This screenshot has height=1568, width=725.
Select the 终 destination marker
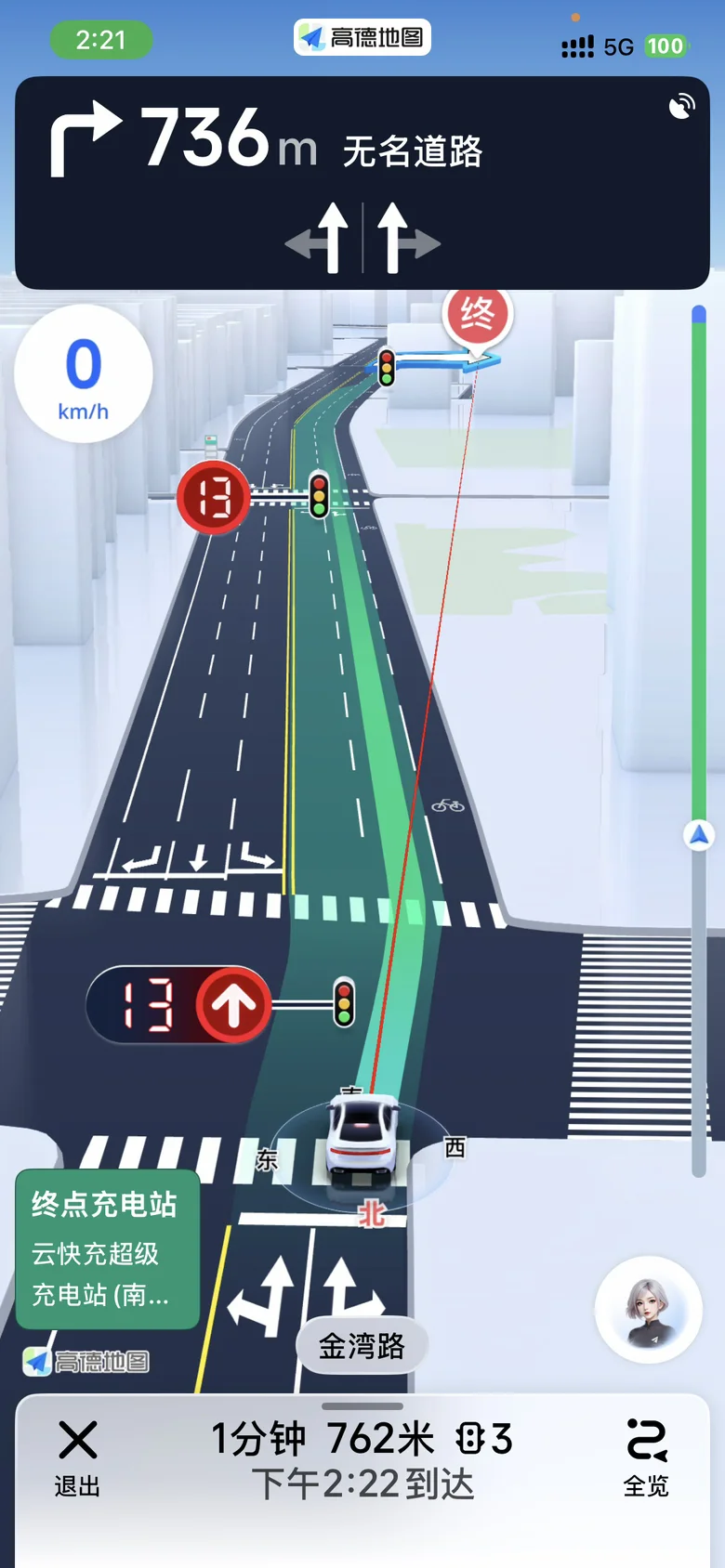(x=477, y=316)
